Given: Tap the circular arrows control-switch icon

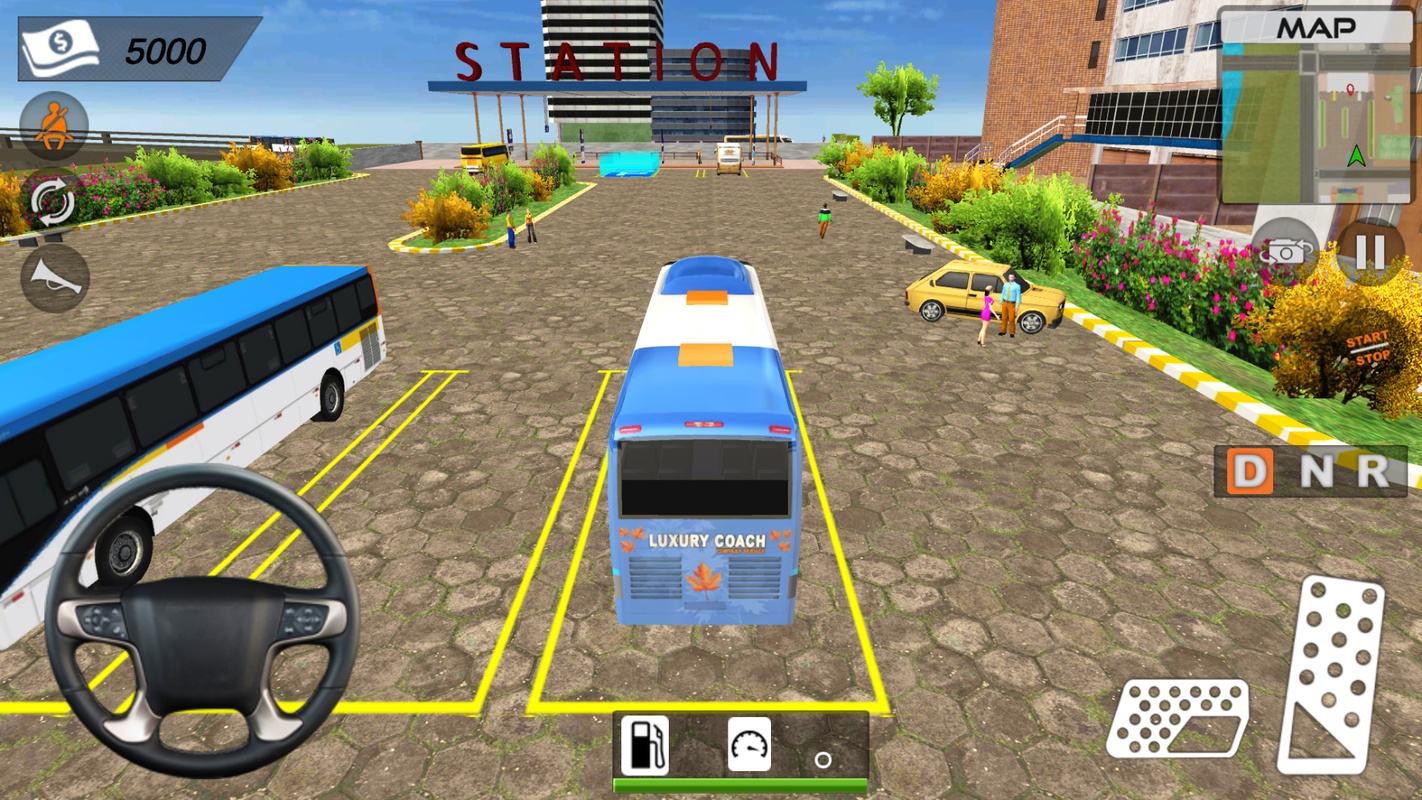Looking at the screenshot, I should [54, 201].
